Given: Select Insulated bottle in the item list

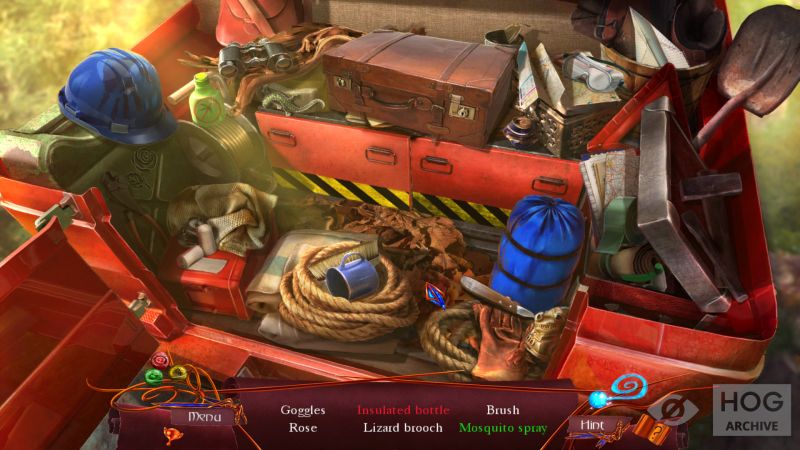Looking at the screenshot, I should tap(403, 410).
